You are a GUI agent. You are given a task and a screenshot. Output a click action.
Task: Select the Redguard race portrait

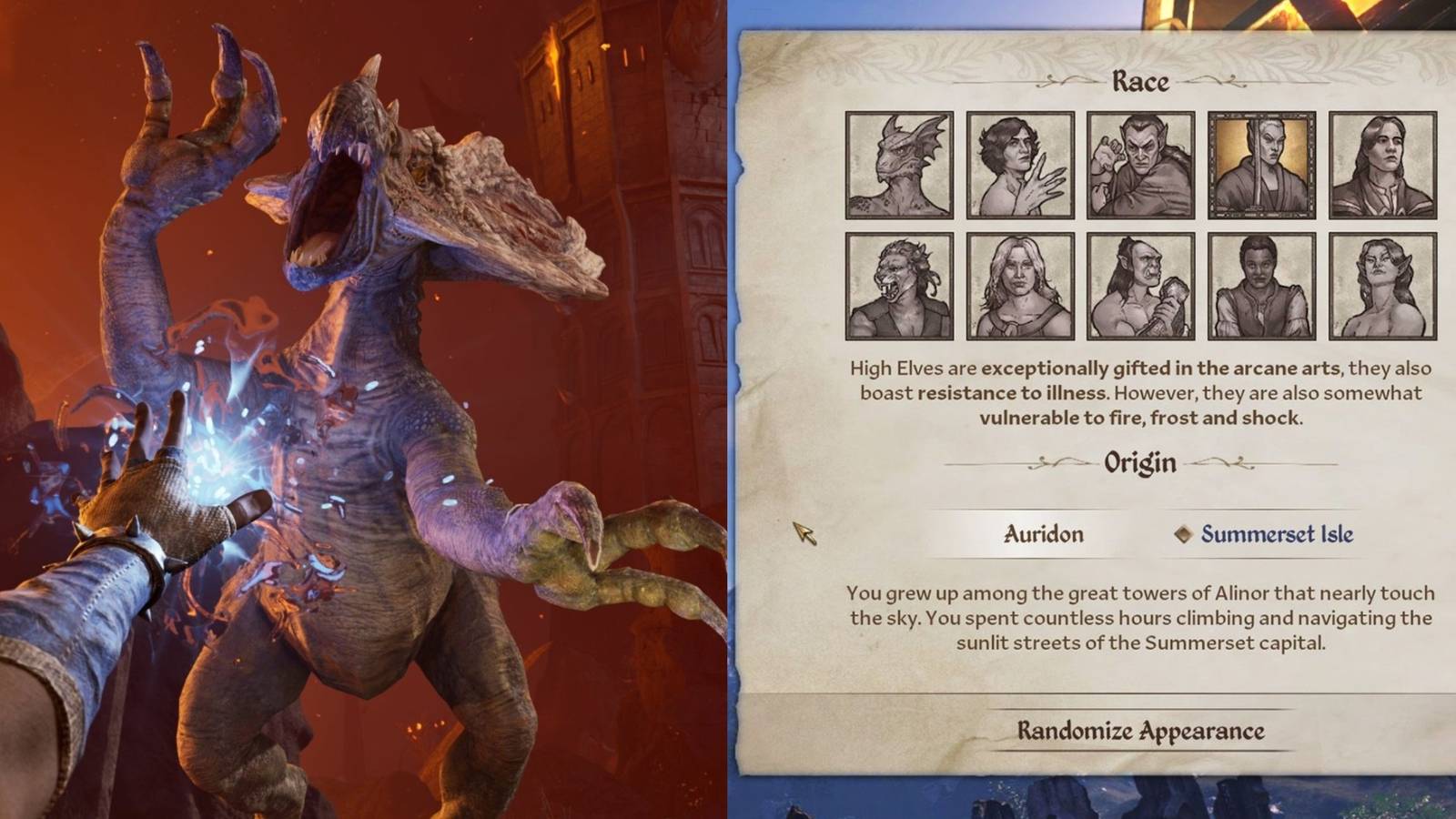click(1261, 283)
